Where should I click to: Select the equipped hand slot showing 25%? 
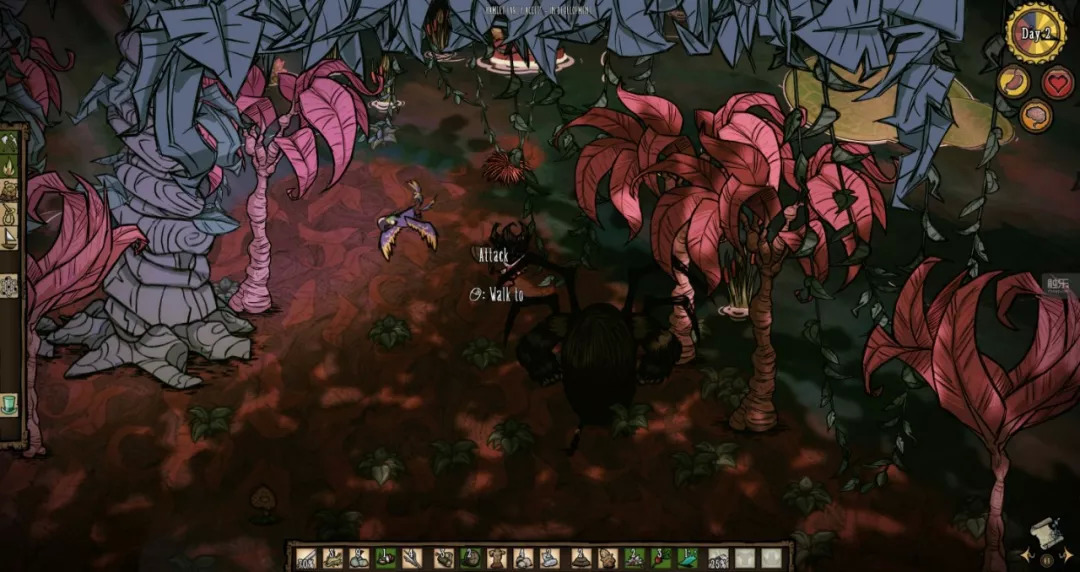pos(718,558)
